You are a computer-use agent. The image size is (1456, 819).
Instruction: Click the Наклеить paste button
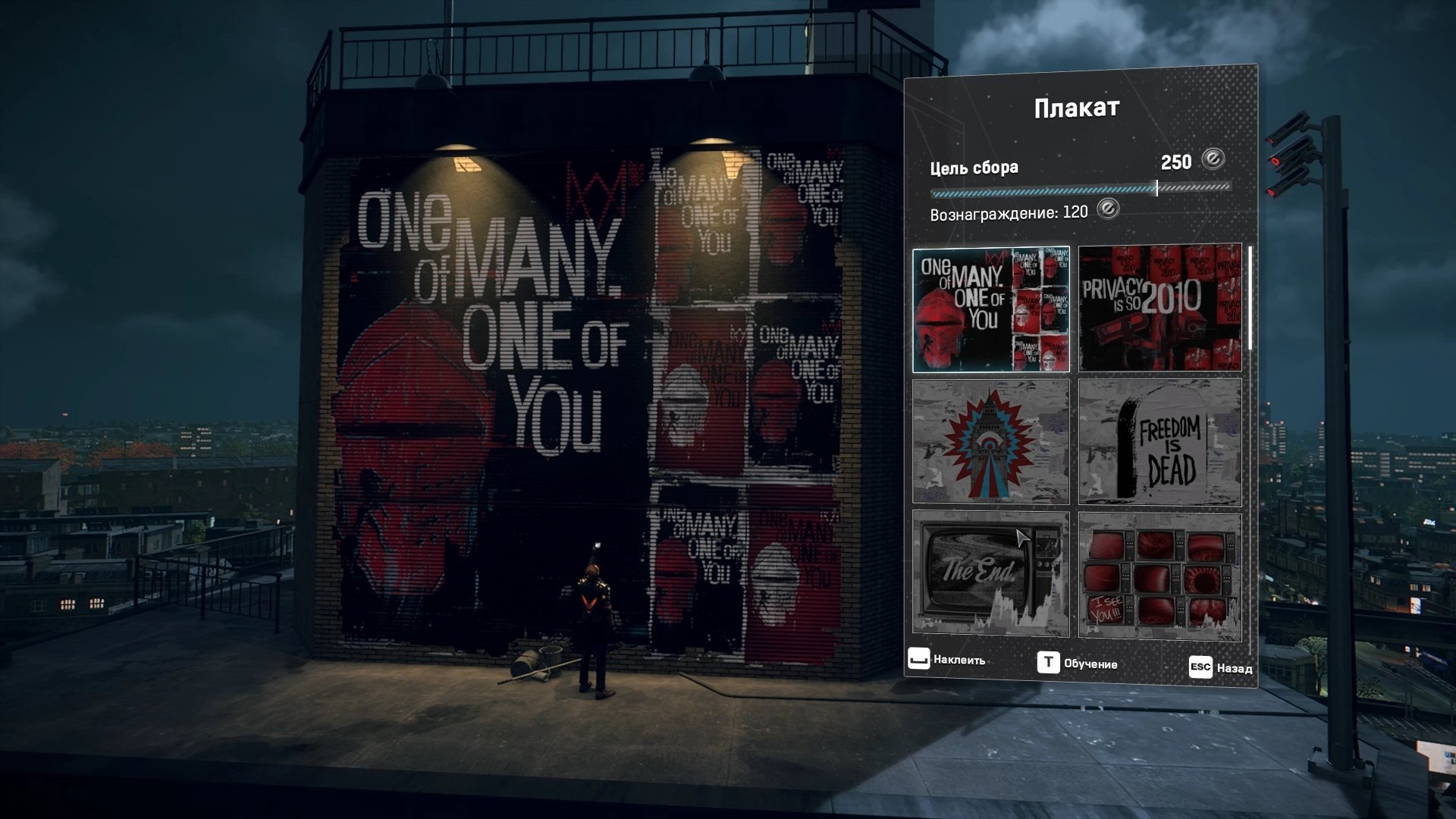coord(946,660)
